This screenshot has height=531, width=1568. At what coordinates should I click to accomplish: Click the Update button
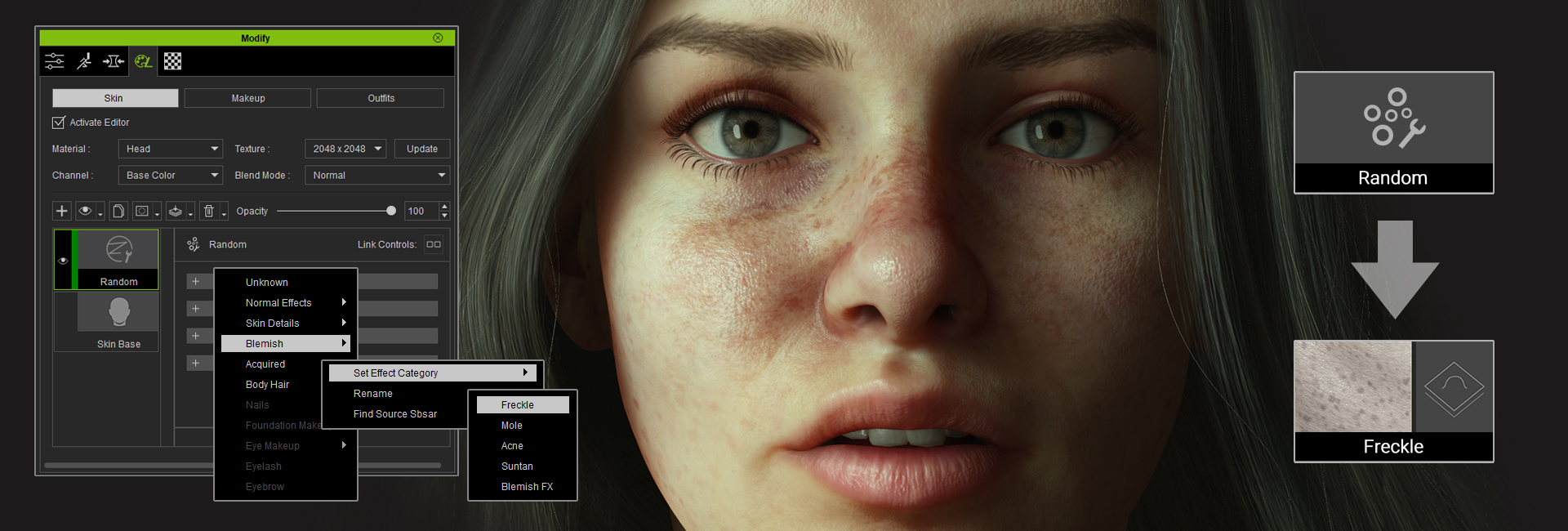(421, 149)
